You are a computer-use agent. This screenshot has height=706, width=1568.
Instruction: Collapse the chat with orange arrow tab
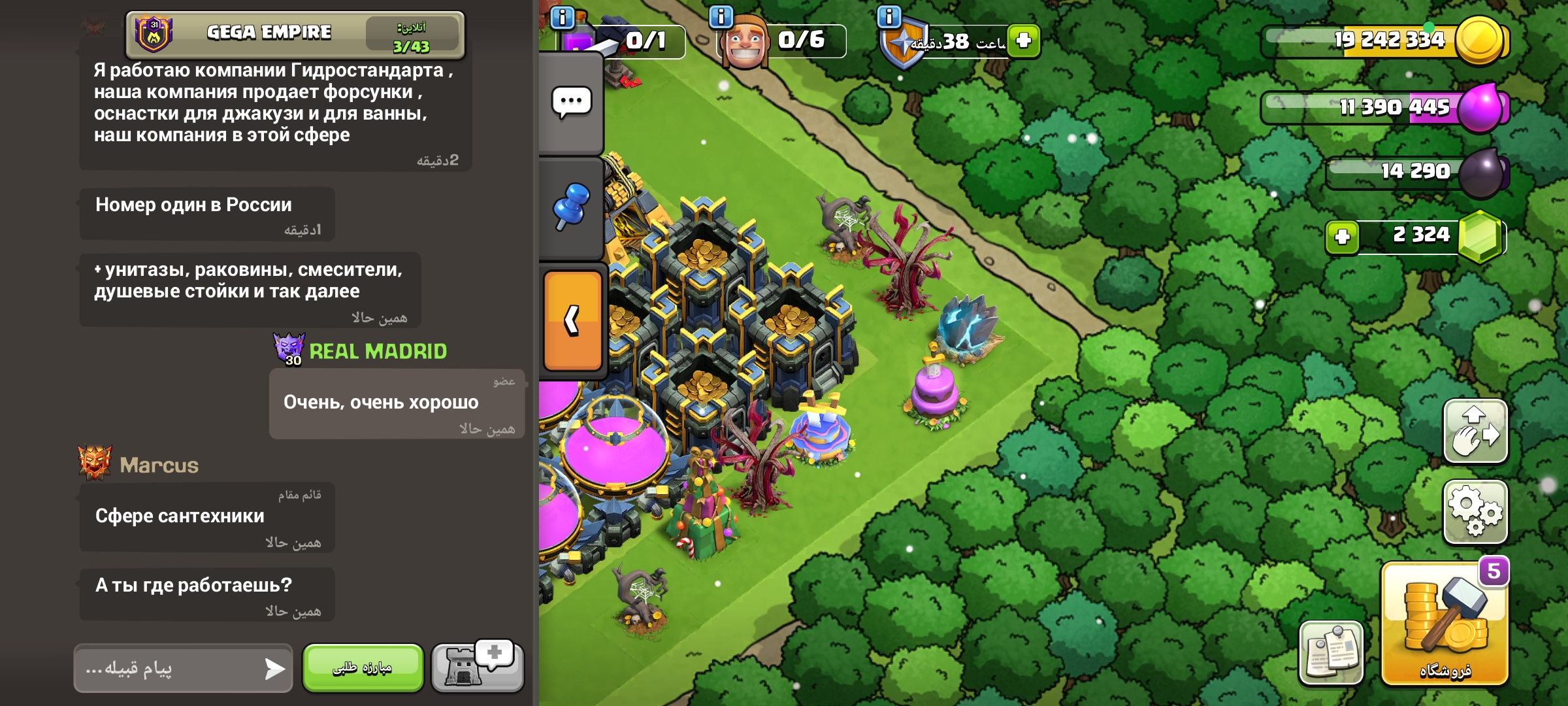[x=572, y=321]
